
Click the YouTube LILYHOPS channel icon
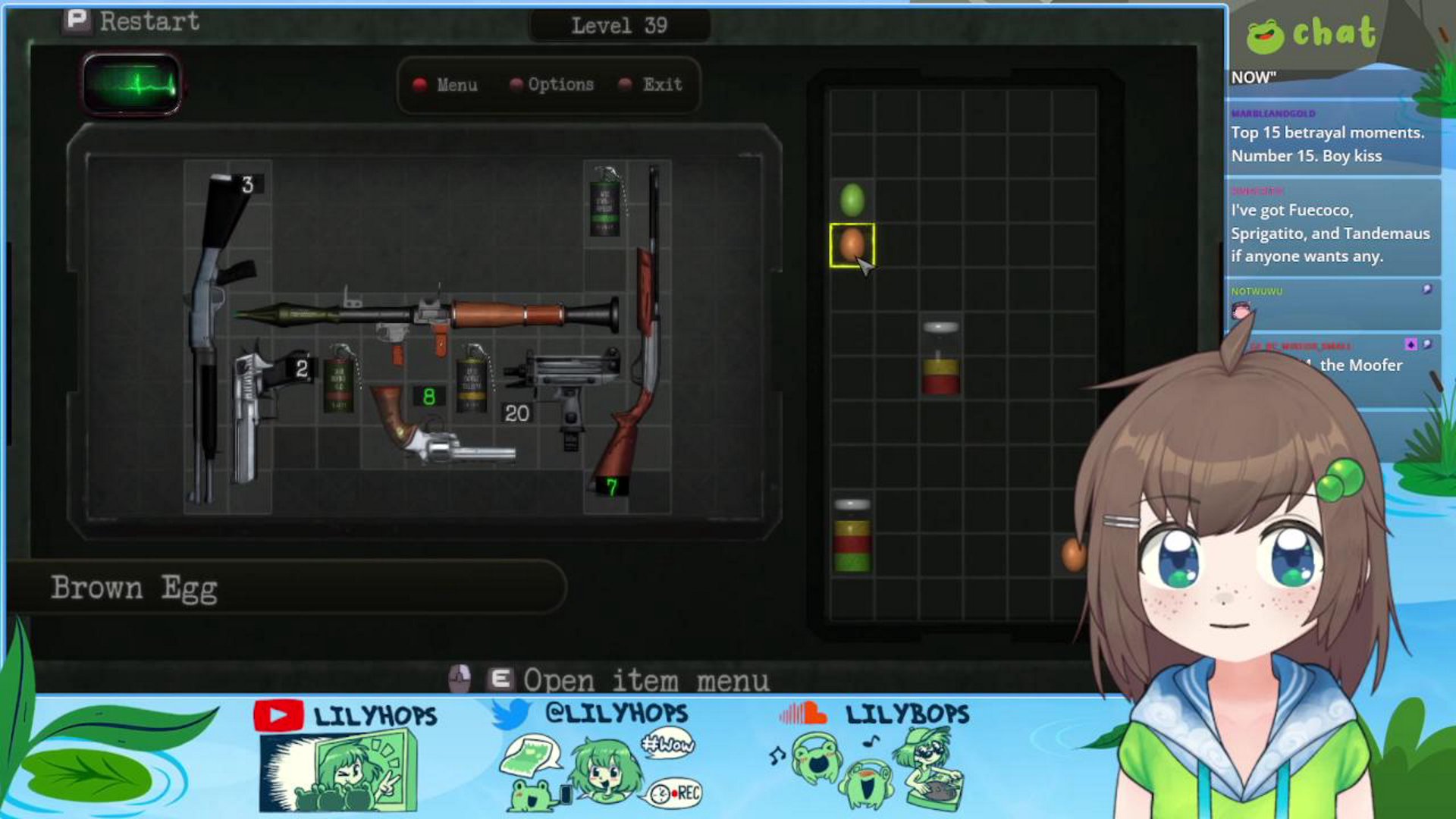pyautogui.click(x=278, y=714)
